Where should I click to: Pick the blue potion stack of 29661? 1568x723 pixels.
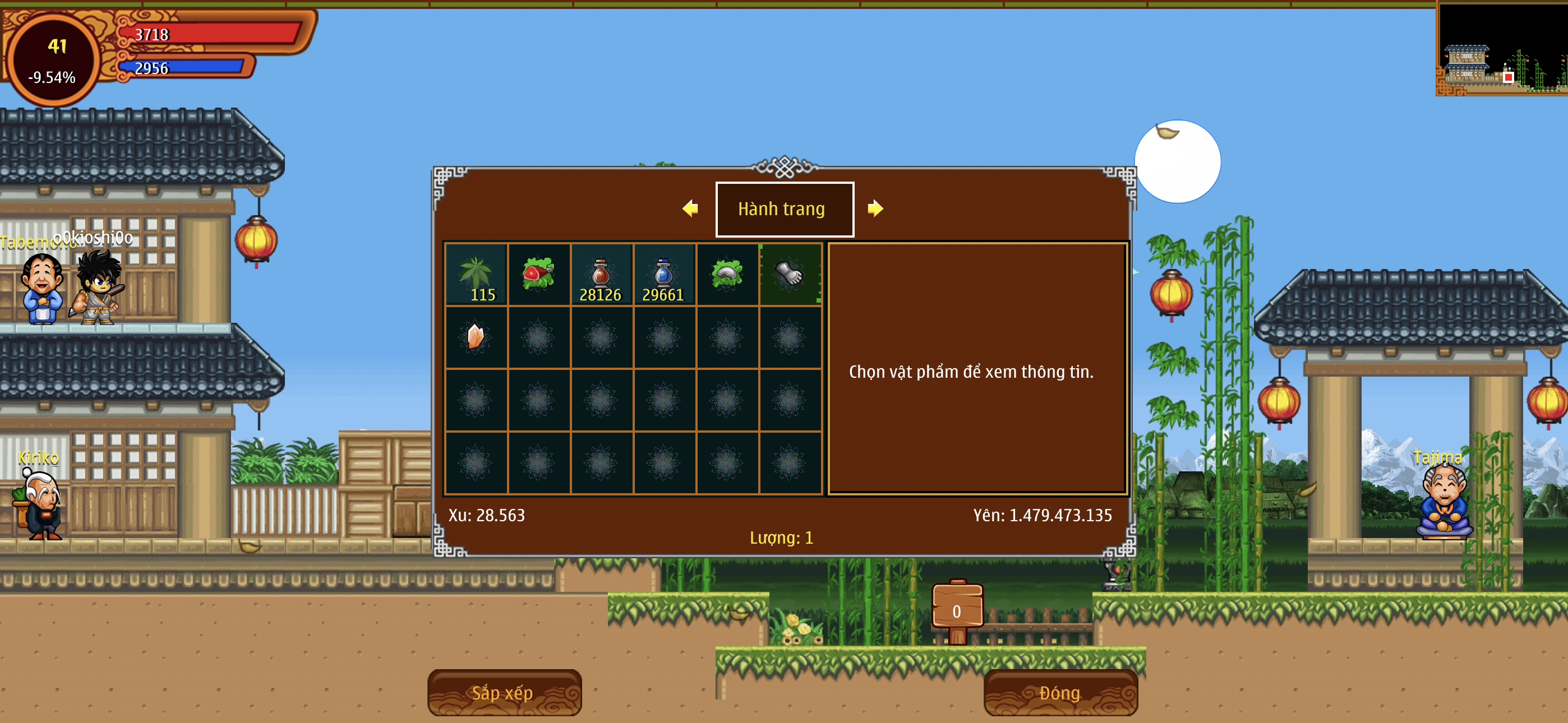664,275
